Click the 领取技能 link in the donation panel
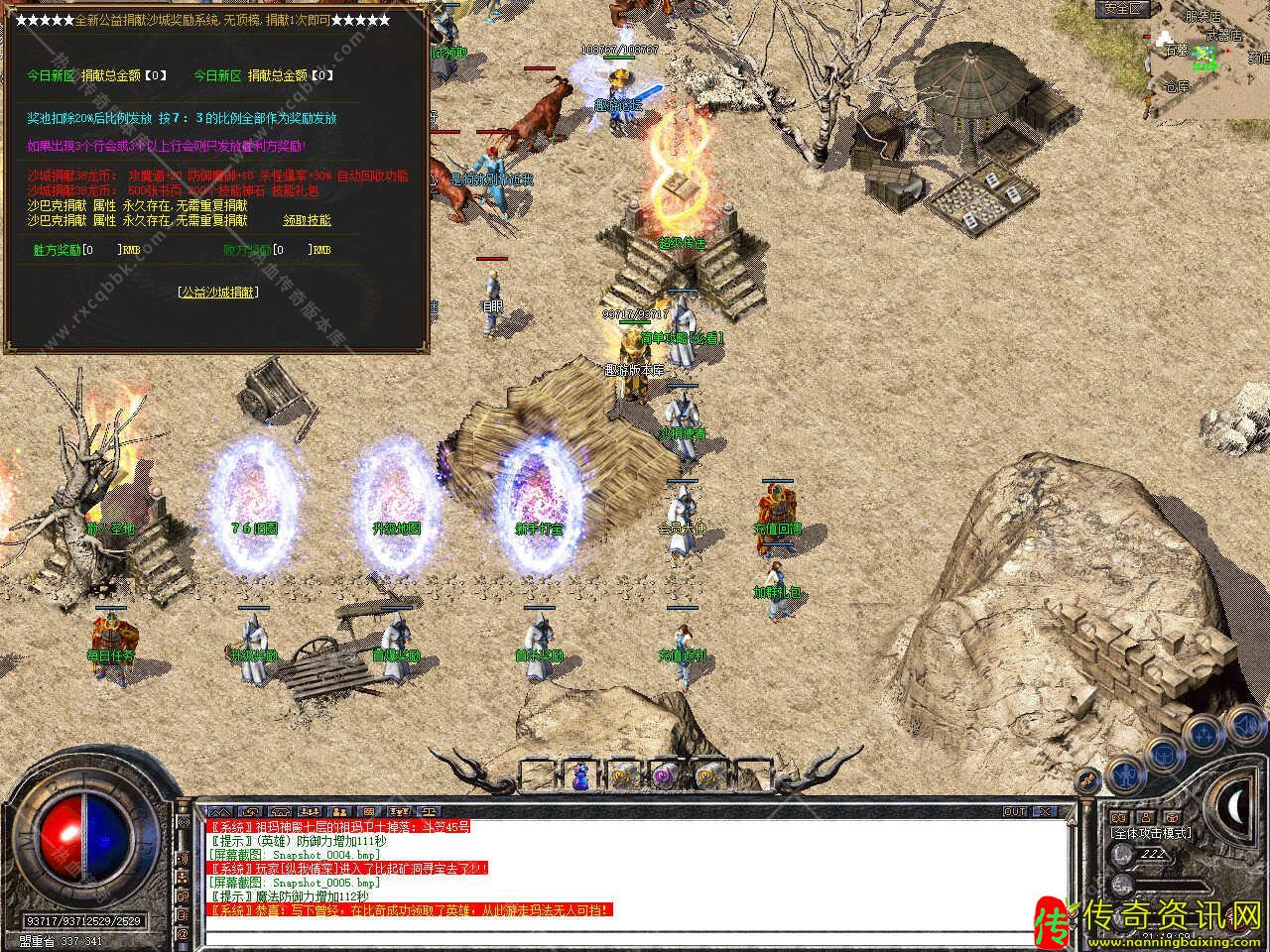 308,220
